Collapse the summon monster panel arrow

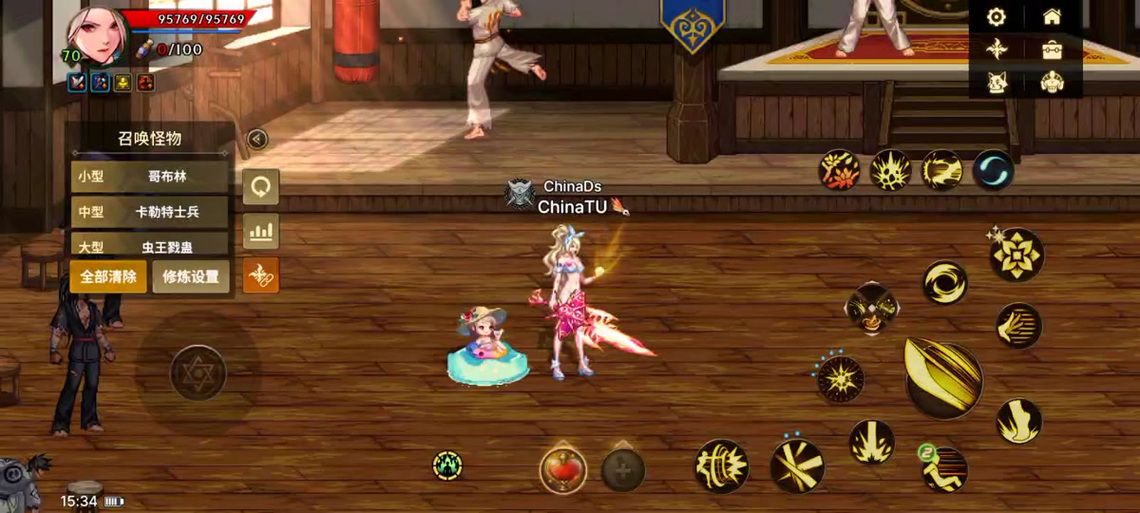[x=257, y=139]
